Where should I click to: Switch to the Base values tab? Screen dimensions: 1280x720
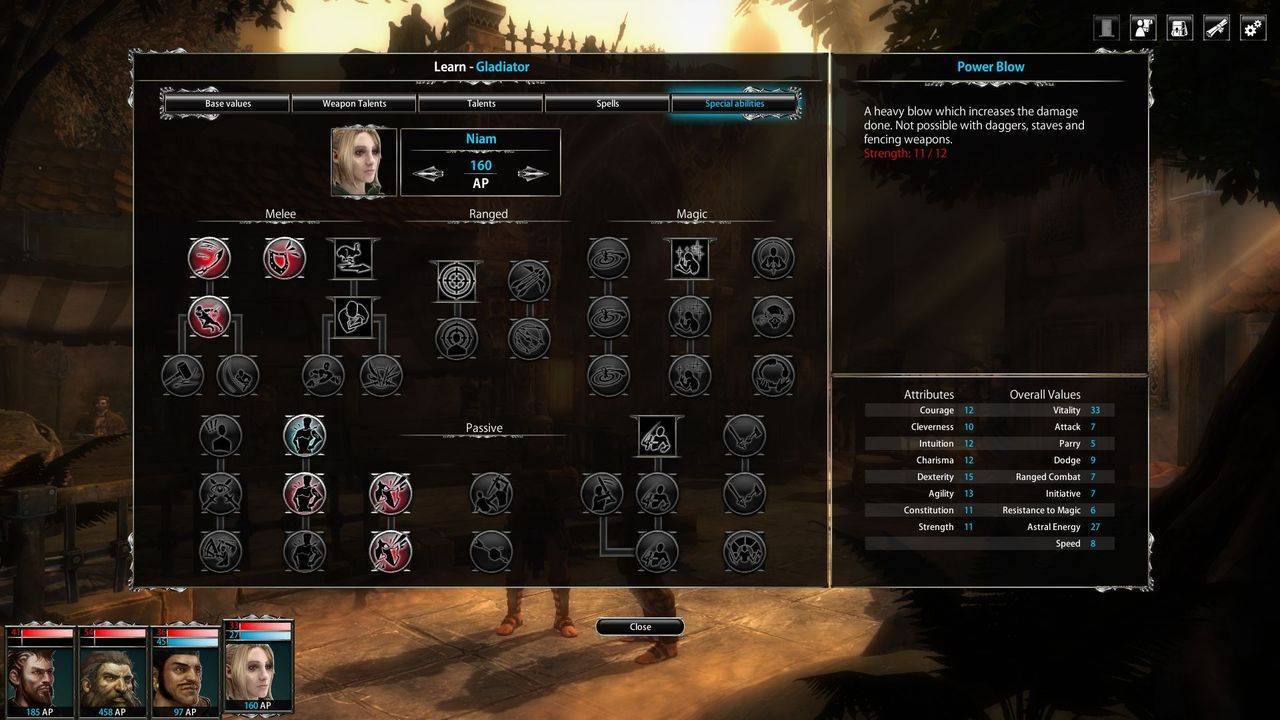[x=227, y=104]
